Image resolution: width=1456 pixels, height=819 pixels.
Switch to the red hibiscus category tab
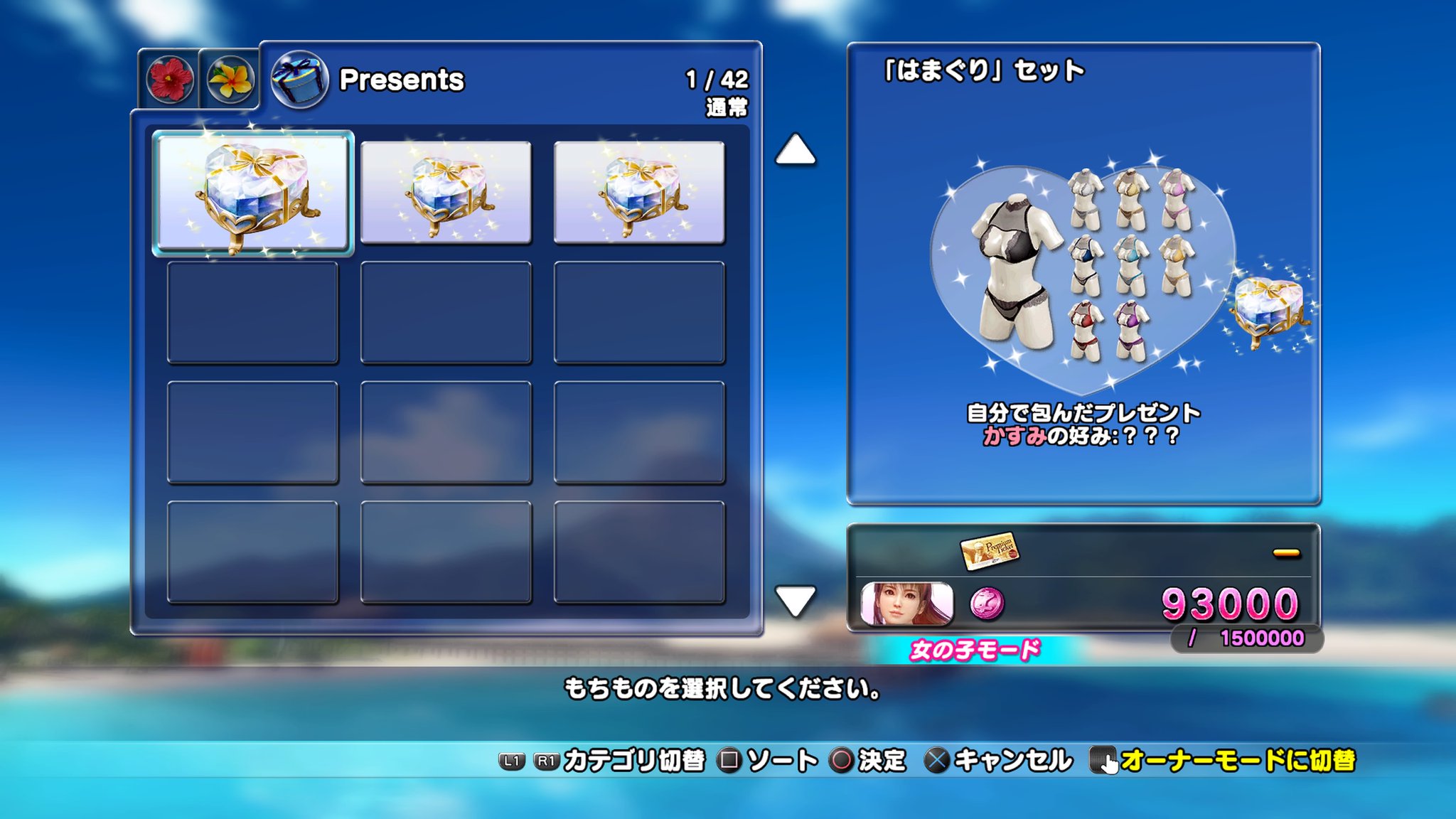(169, 80)
